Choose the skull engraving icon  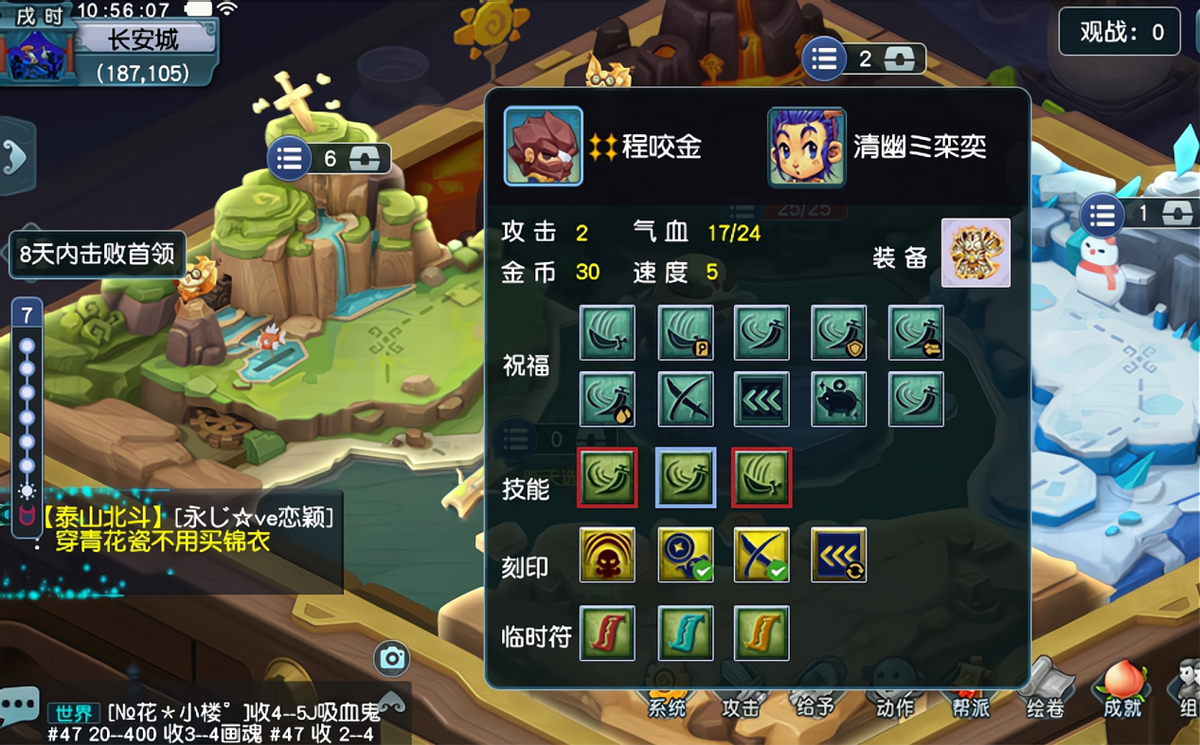(607, 555)
